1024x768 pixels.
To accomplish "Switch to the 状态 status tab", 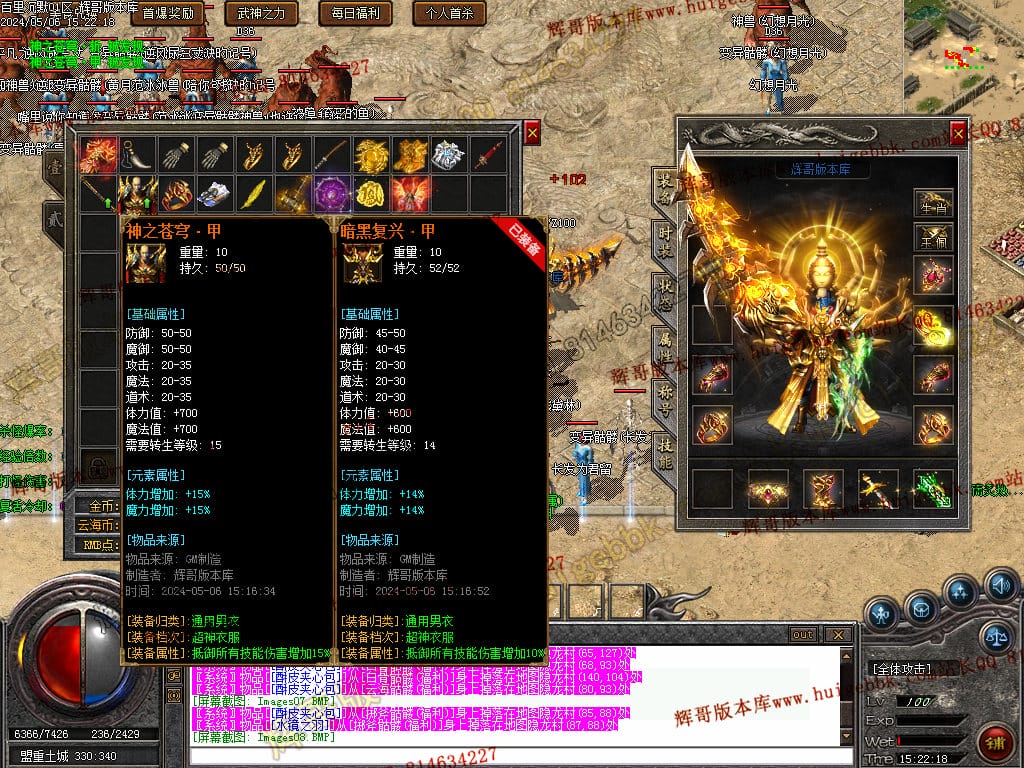I will pos(664,295).
